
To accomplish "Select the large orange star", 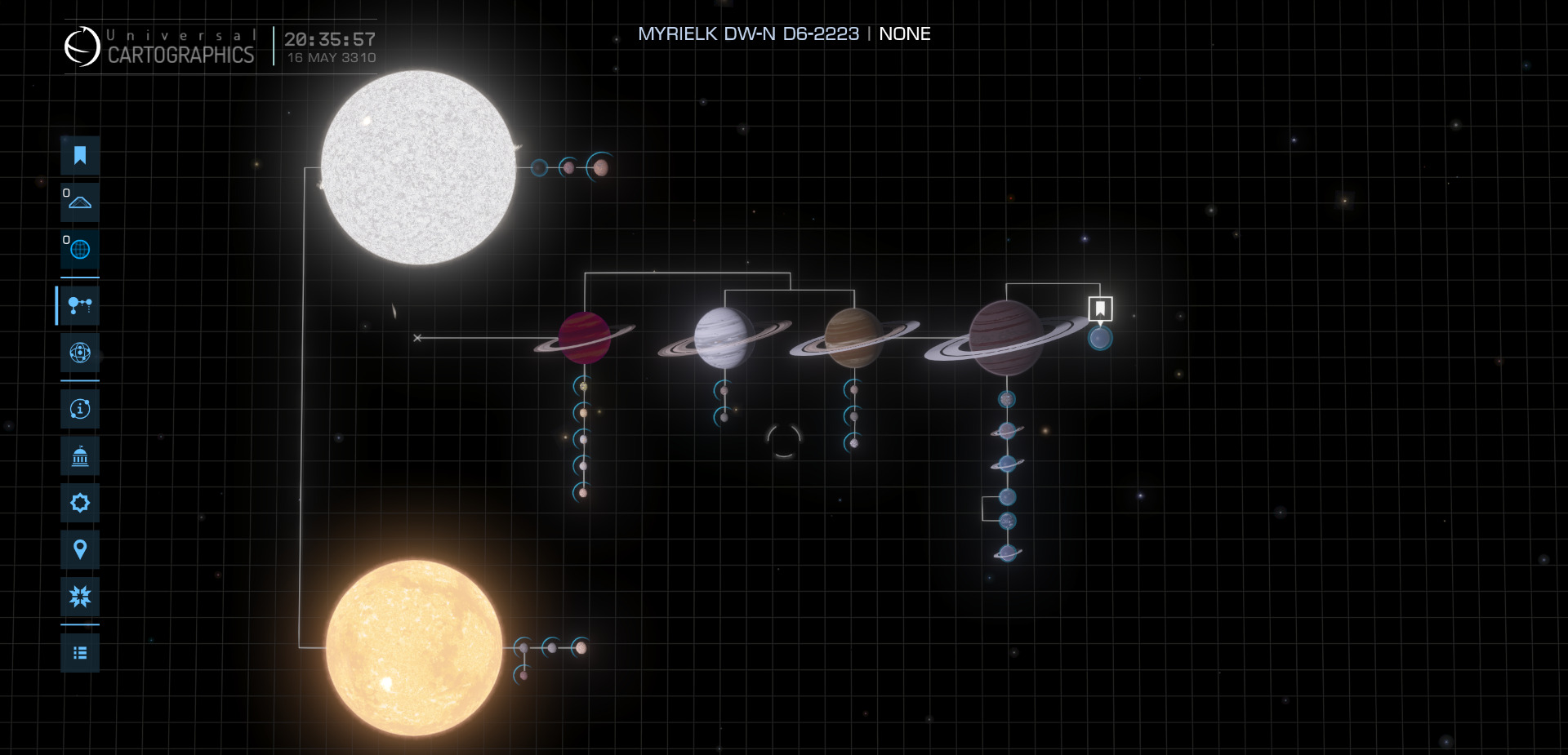I will (414, 647).
